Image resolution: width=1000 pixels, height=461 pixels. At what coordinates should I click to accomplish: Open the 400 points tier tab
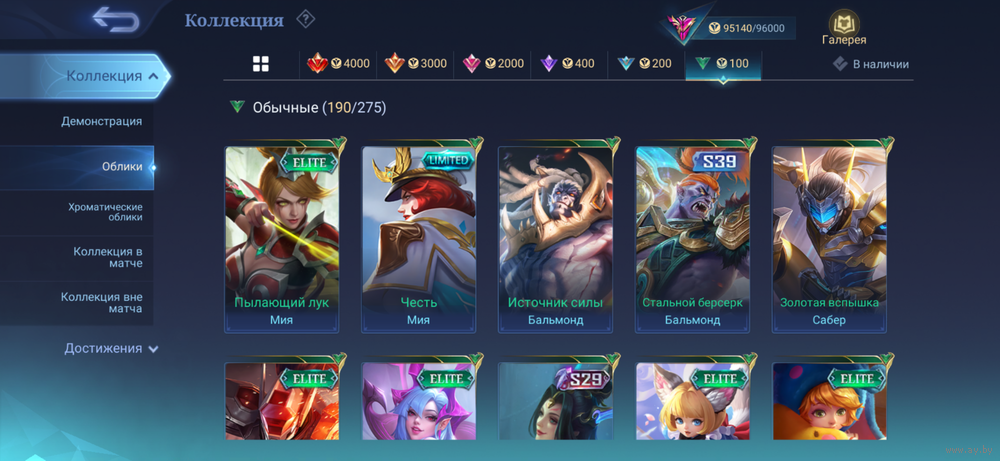pyautogui.click(x=567, y=64)
